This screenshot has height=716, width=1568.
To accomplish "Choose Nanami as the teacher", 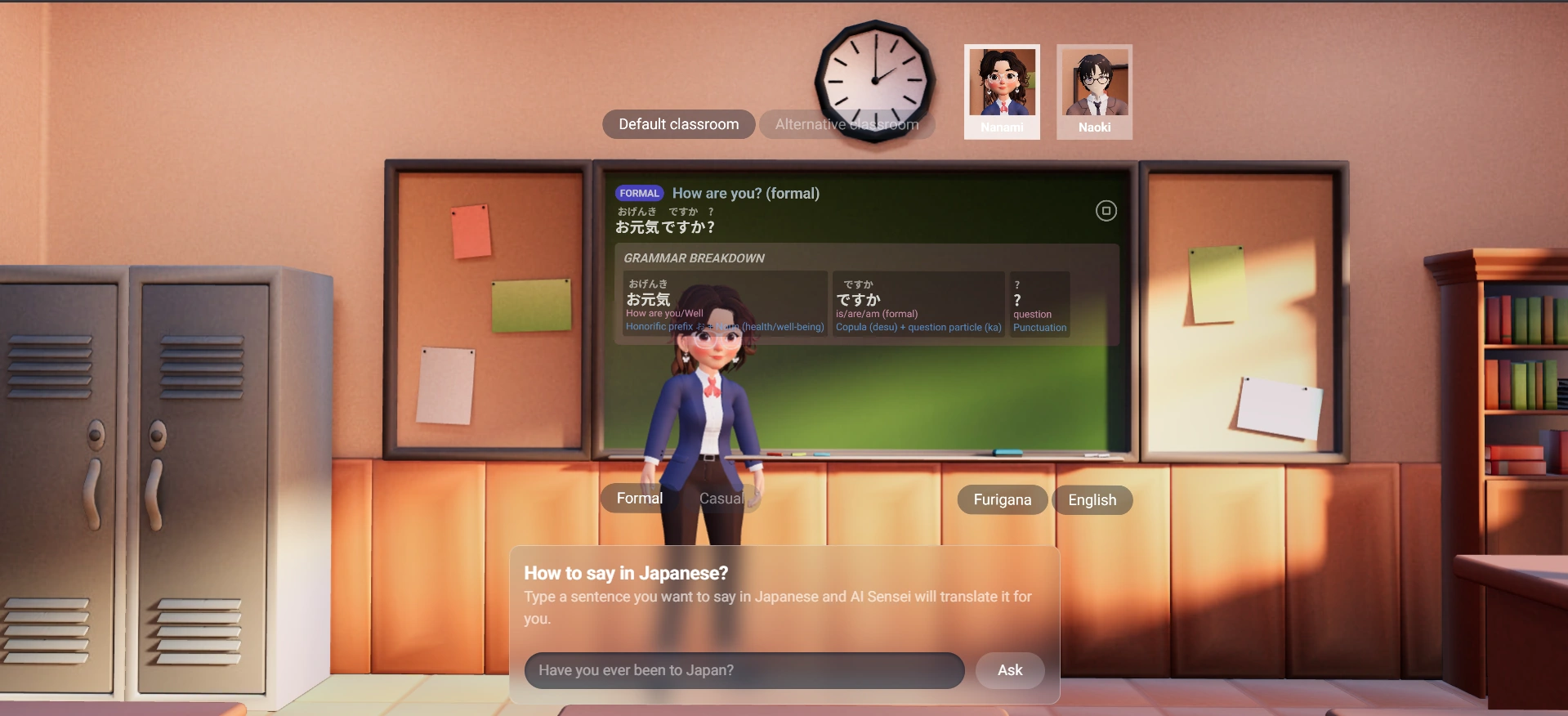I will coord(1002,91).
